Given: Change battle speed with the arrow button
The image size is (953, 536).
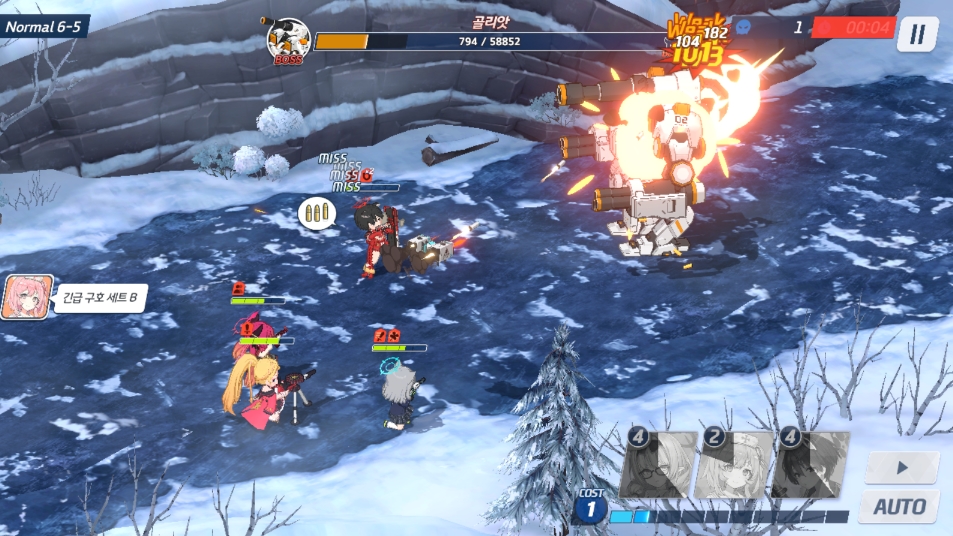Looking at the screenshot, I should click(x=901, y=467).
